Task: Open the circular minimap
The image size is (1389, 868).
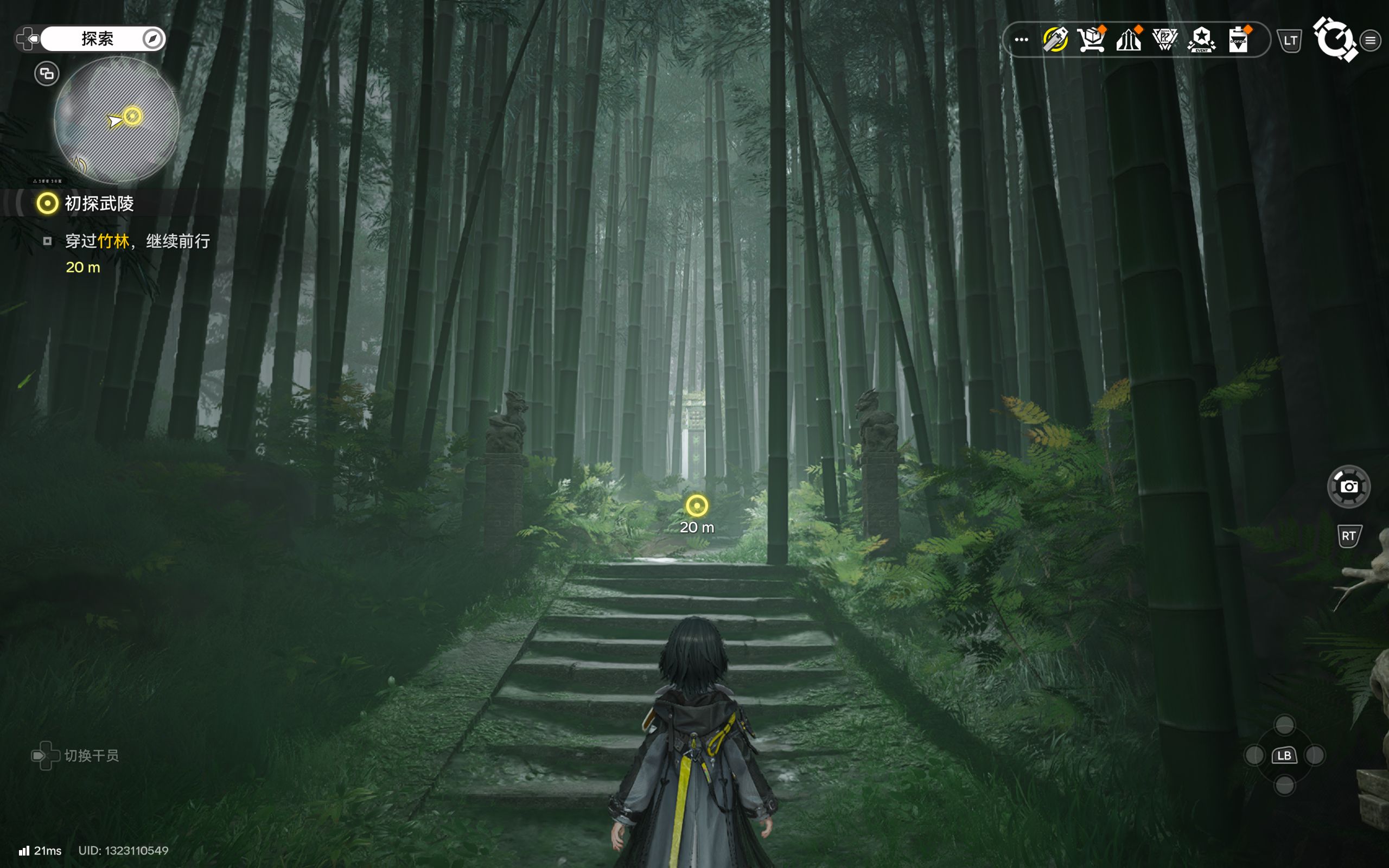Action: [117, 120]
